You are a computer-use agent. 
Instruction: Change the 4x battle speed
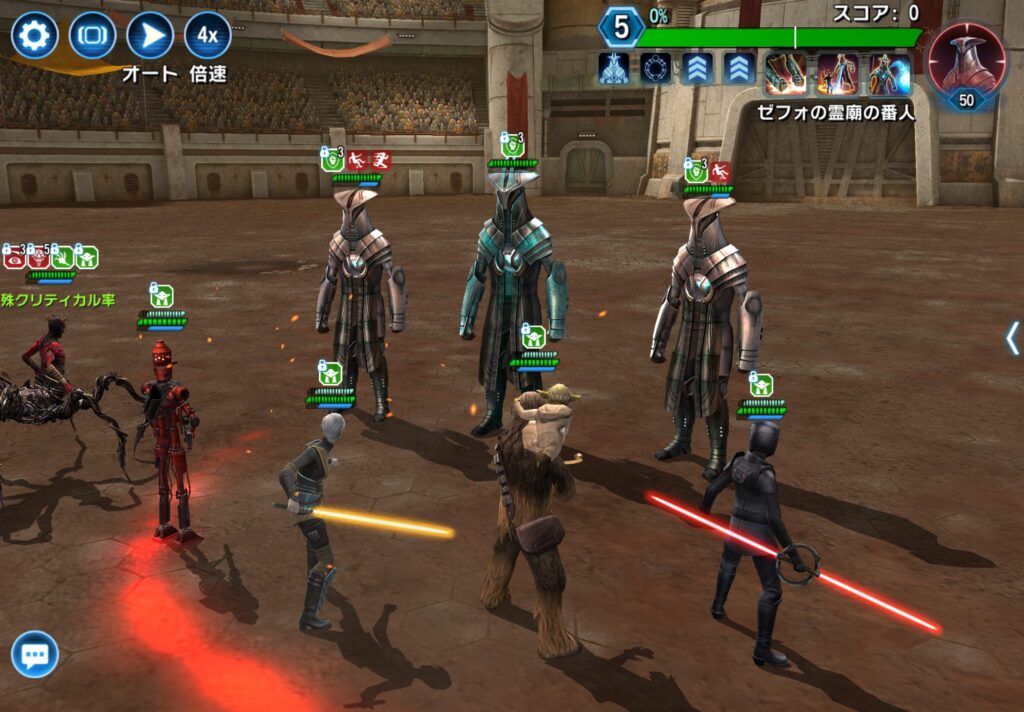click(x=207, y=36)
